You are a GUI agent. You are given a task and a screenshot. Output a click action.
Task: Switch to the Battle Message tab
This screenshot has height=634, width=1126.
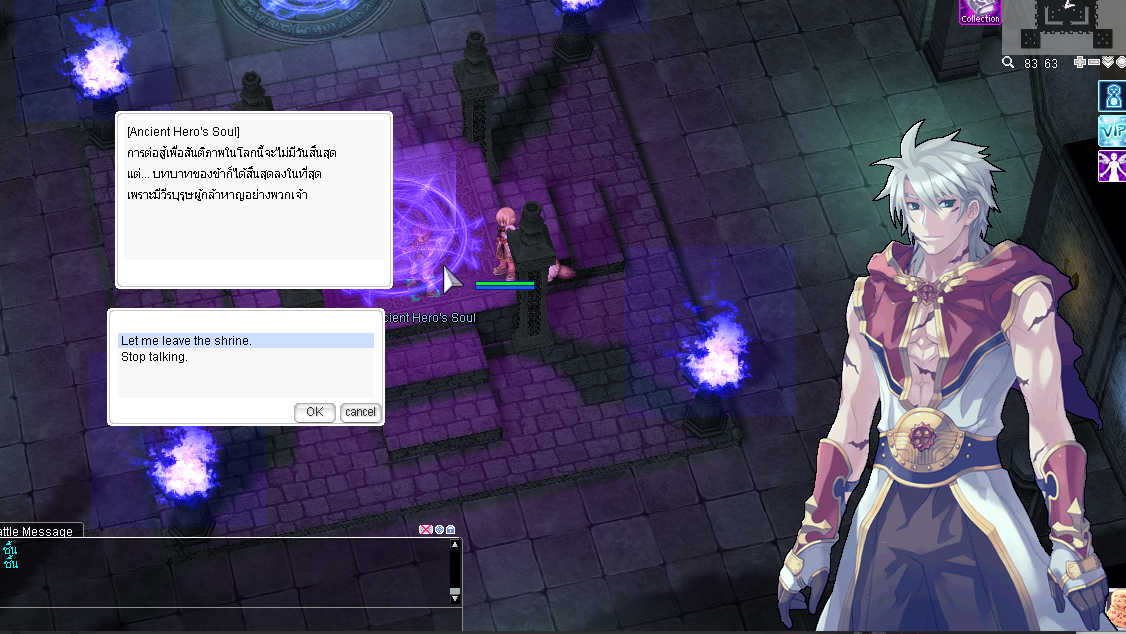tap(38, 531)
